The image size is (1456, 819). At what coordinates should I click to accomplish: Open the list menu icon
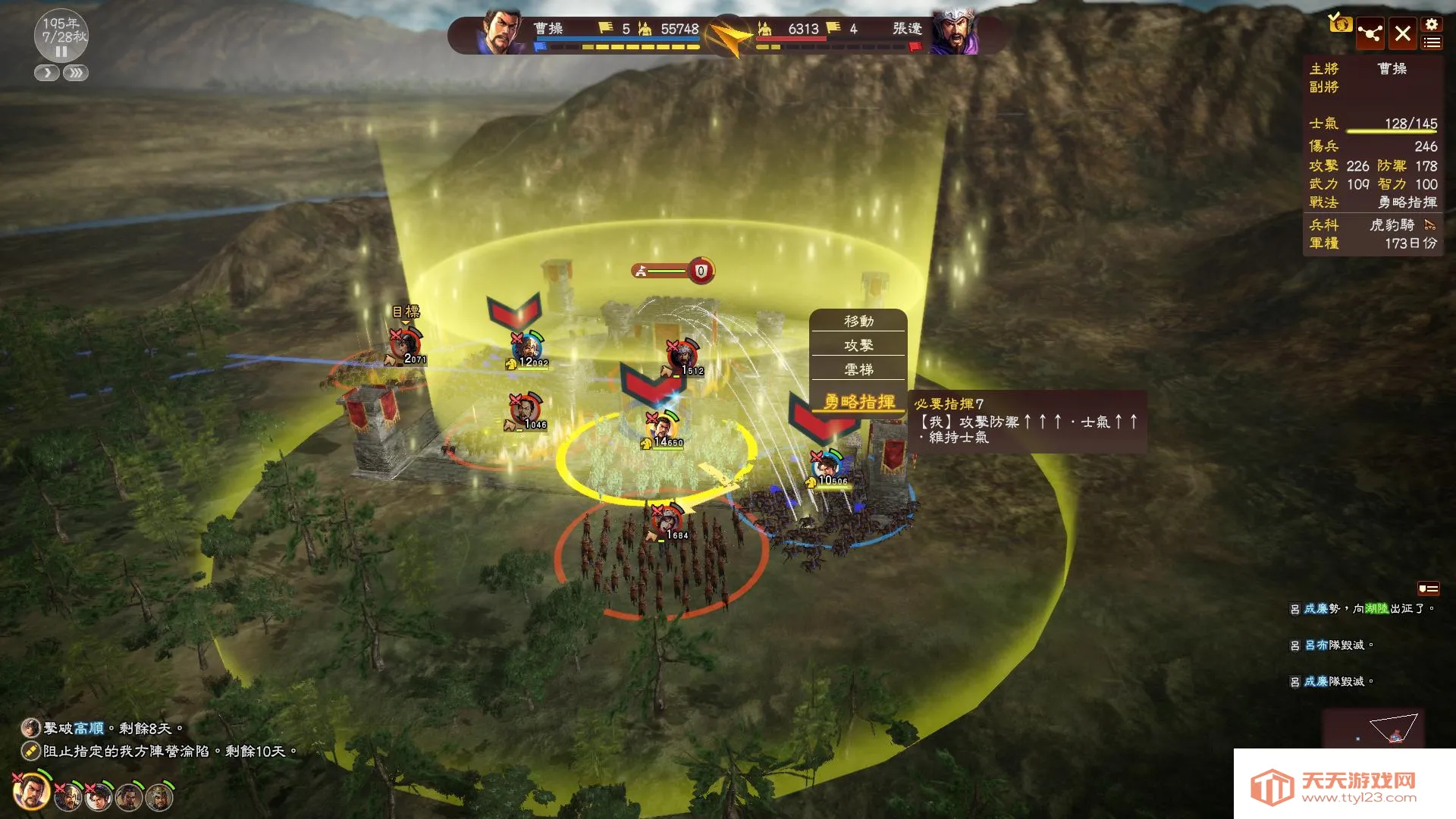coord(1431,43)
